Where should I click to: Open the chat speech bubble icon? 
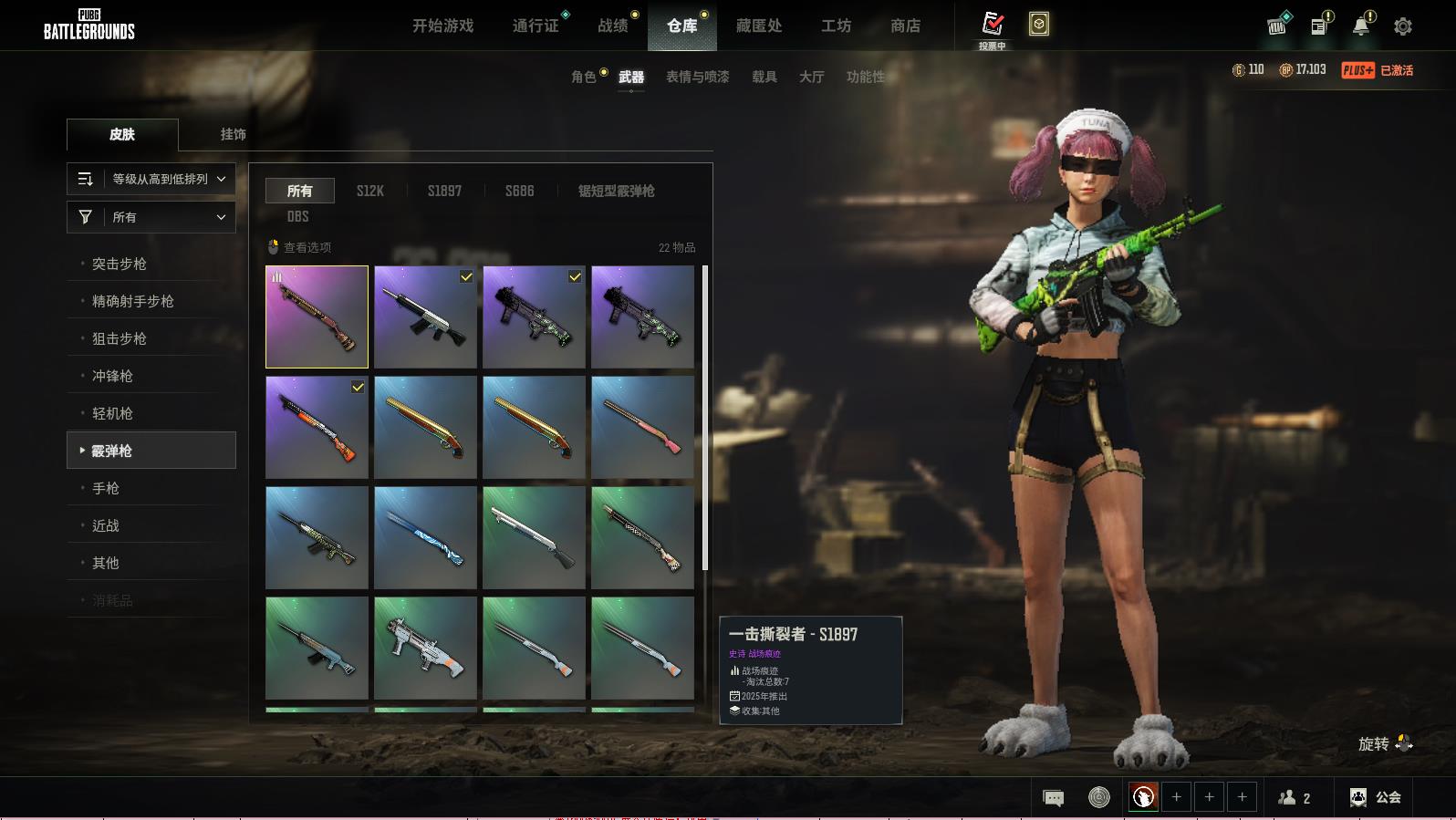pyautogui.click(x=1053, y=798)
